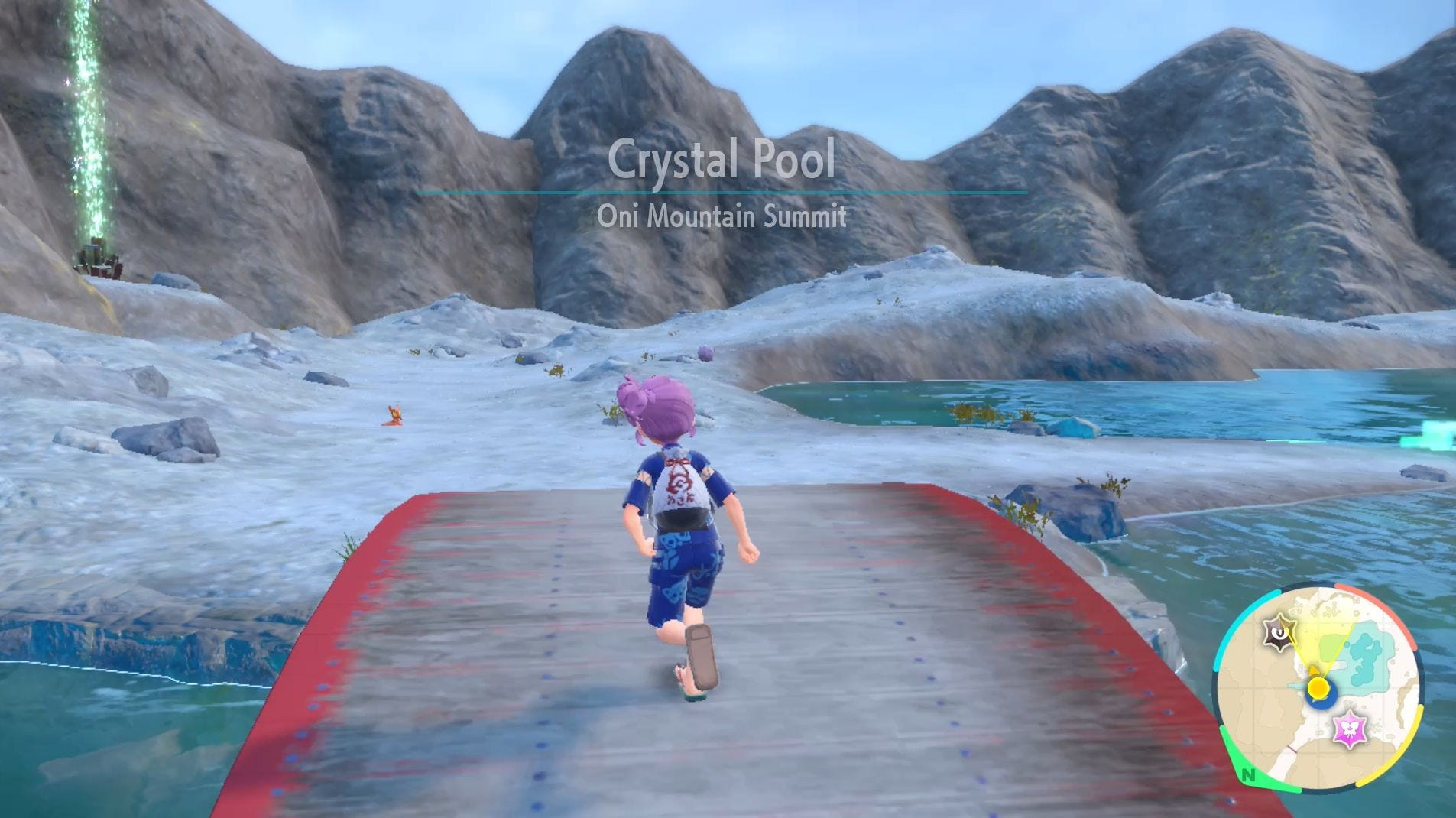1456x818 pixels.
Task: Select the pink fairy-type Tera Raid icon on minimap
Action: tap(1349, 728)
